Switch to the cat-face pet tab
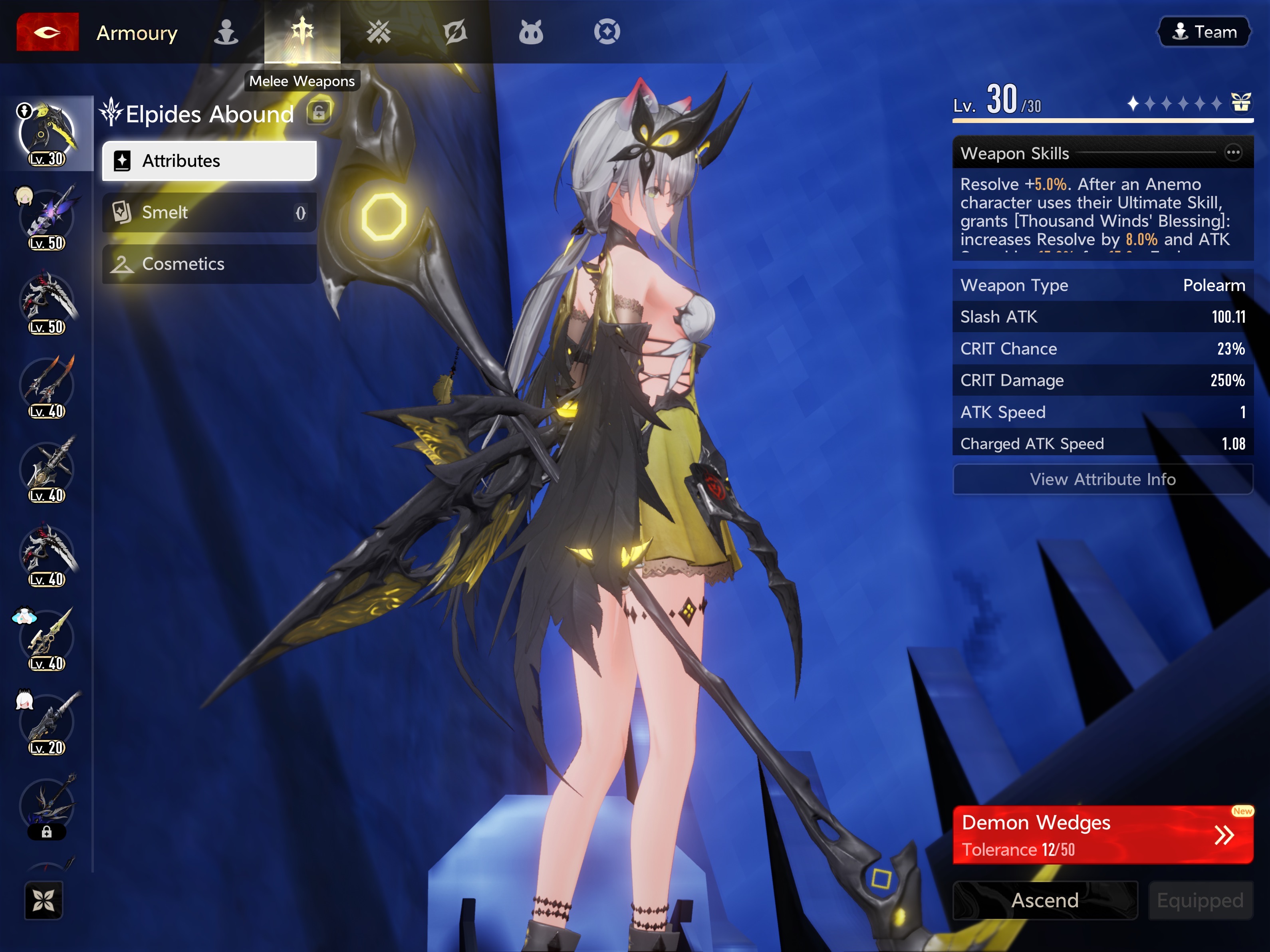The width and height of the screenshot is (1270, 952). tap(530, 32)
